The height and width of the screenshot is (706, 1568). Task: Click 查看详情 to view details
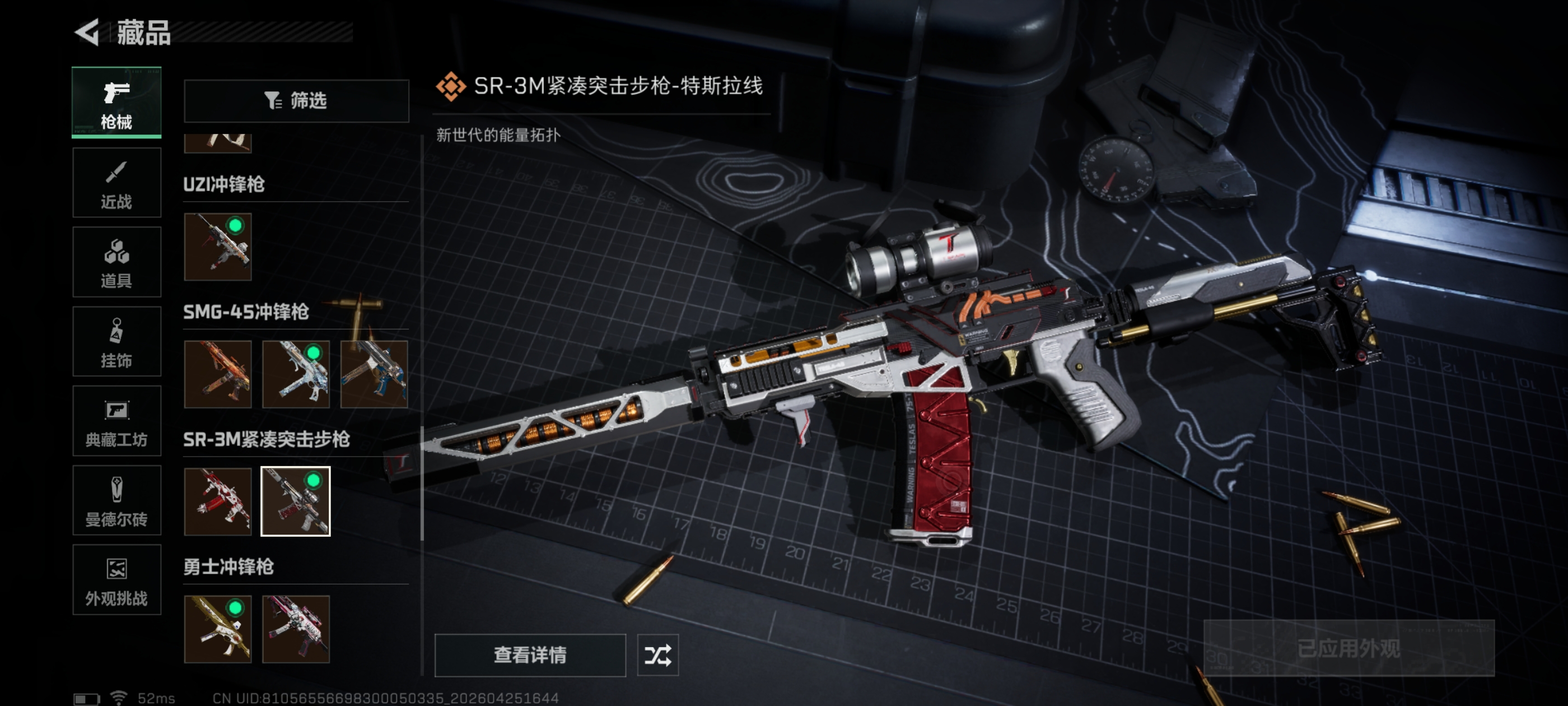tap(530, 655)
